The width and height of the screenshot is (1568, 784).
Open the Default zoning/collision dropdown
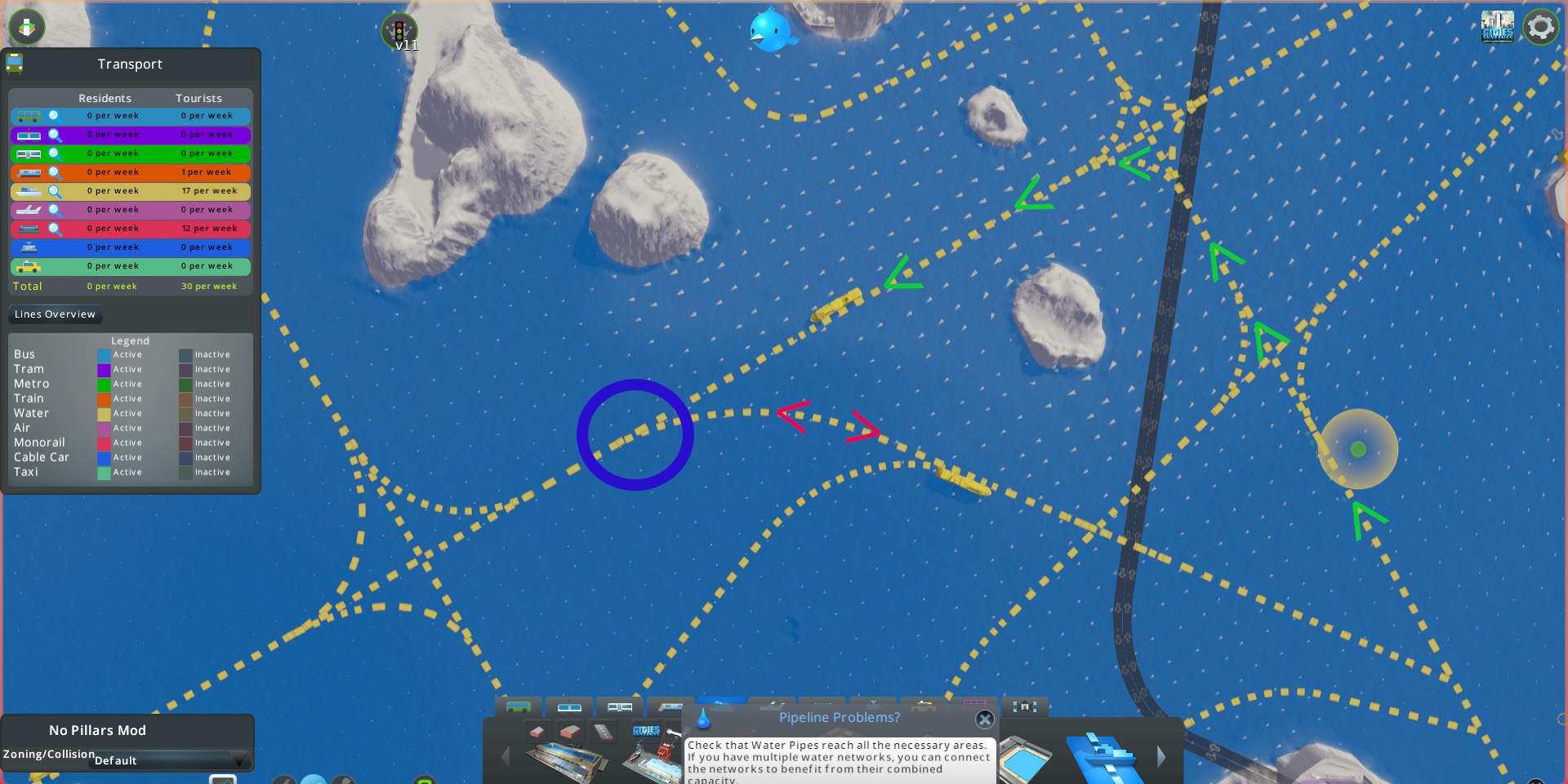coord(169,760)
